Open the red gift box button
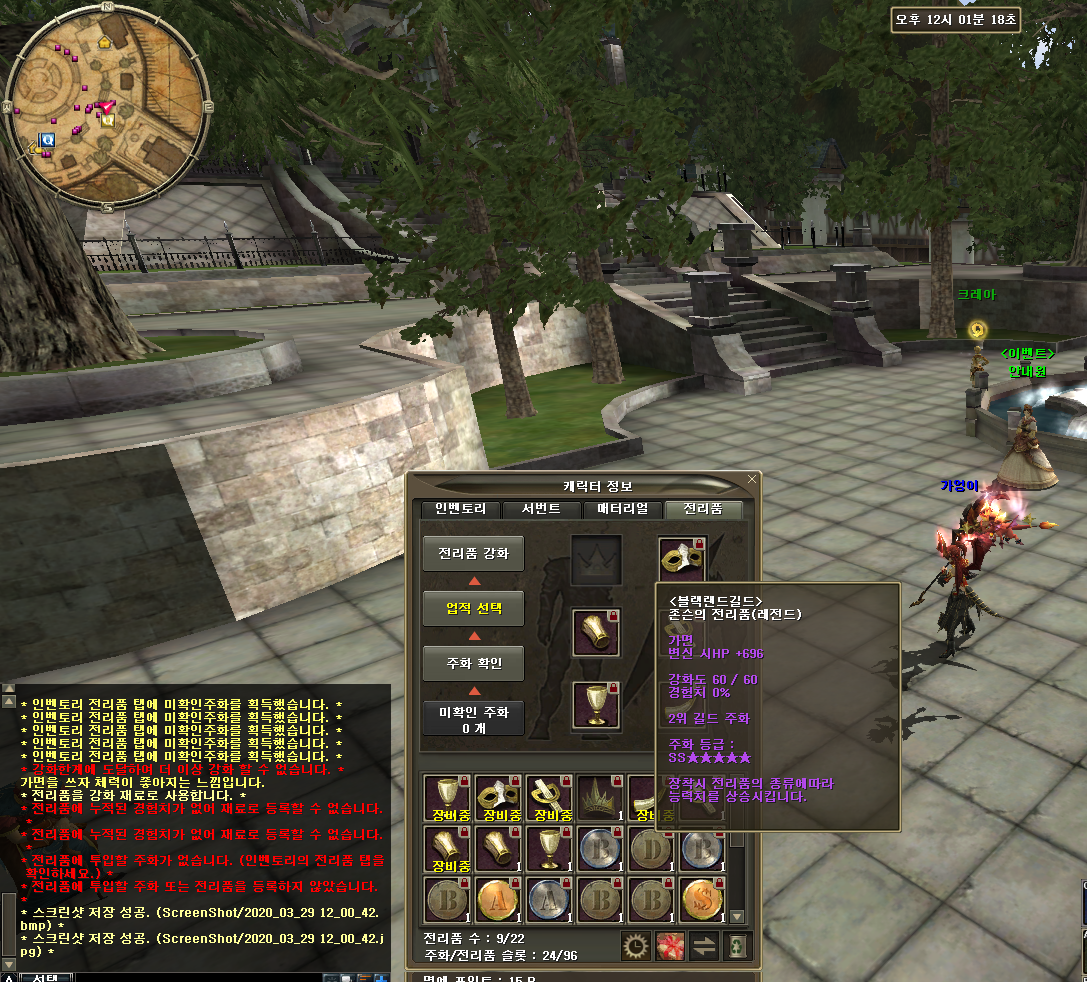The height and width of the screenshot is (982, 1087). pos(669,946)
